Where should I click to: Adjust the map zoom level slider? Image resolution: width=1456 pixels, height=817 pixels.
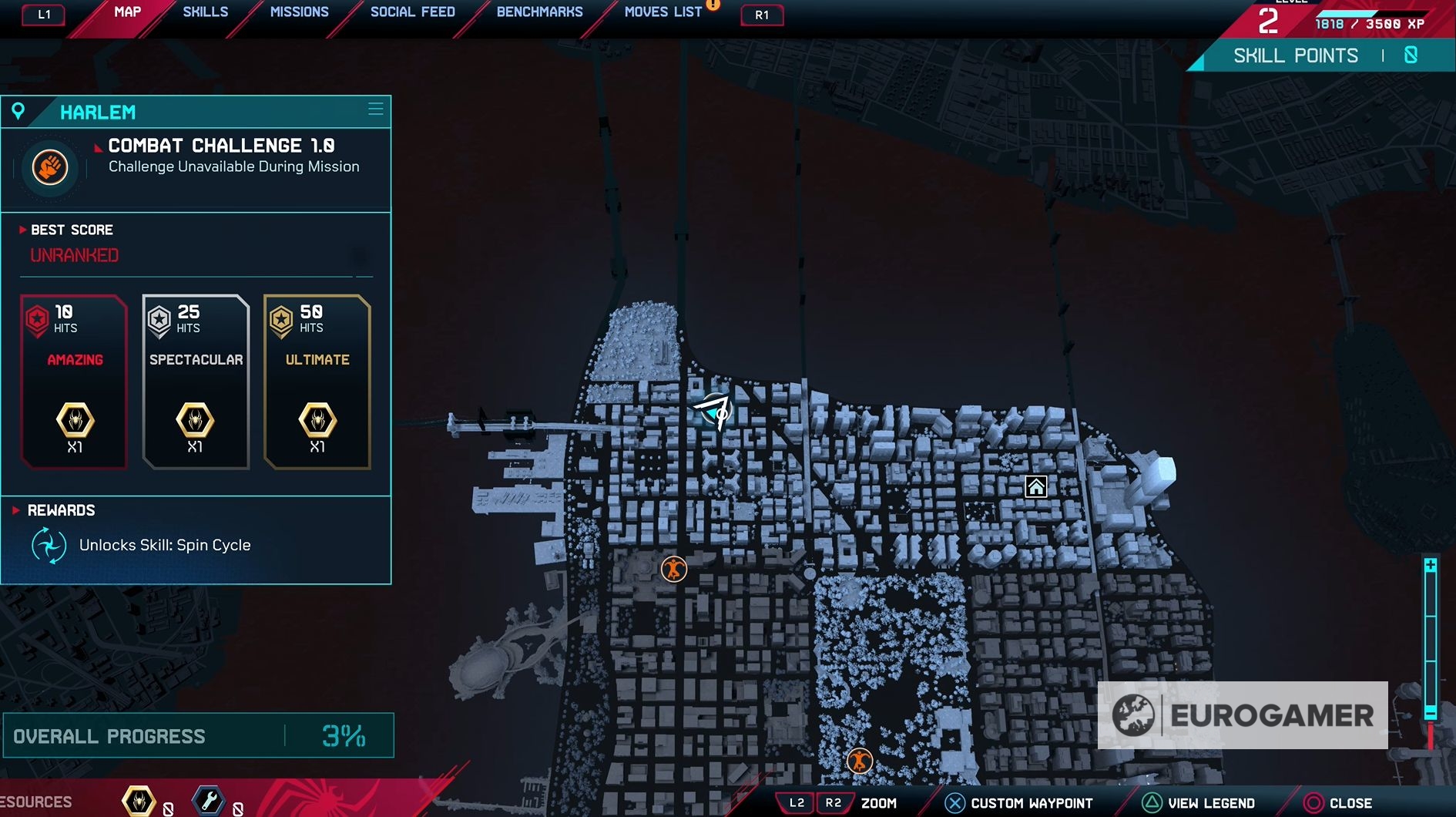pyautogui.click(x=1431, y=640)
